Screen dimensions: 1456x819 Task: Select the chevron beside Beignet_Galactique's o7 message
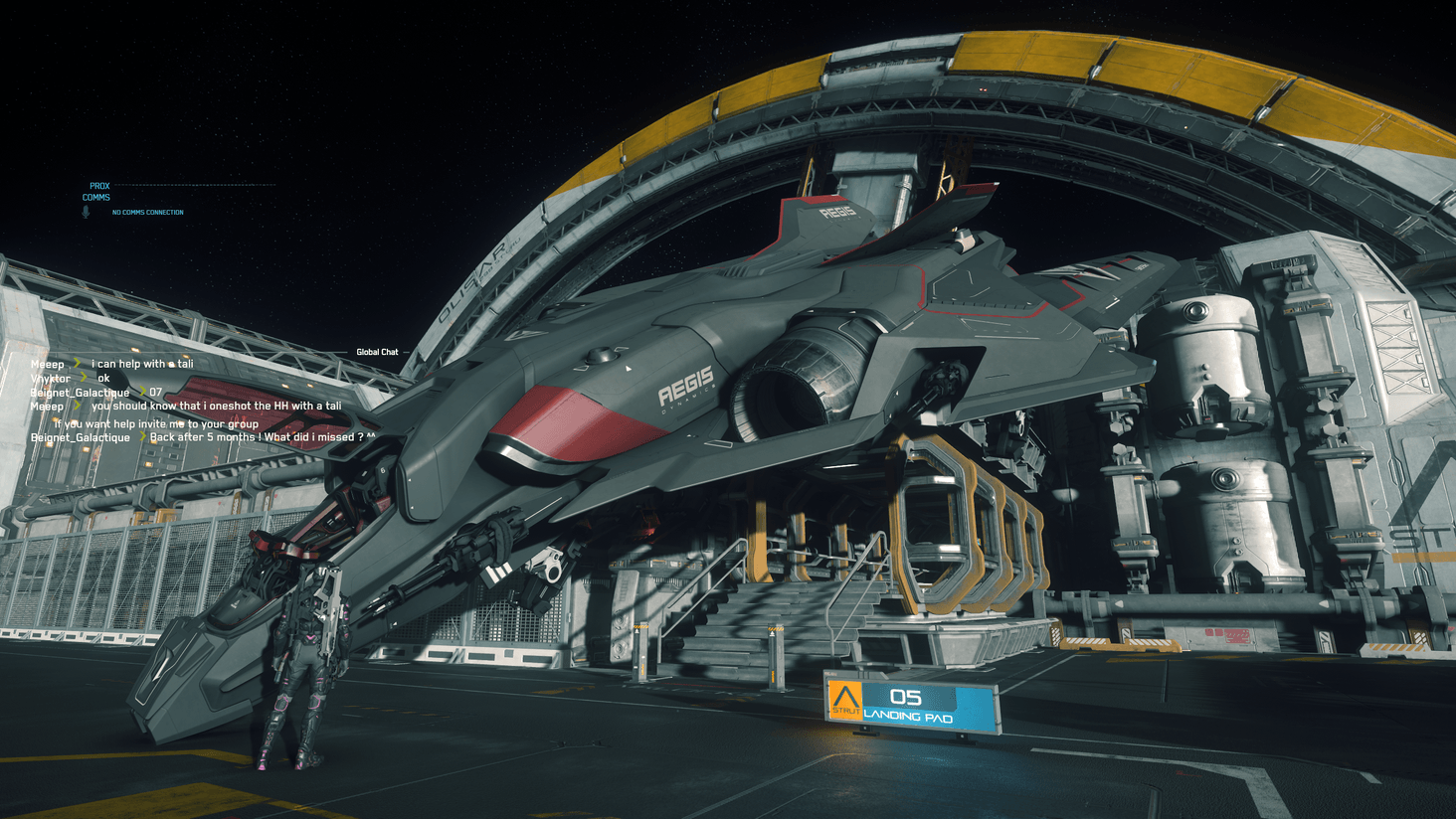141,392
